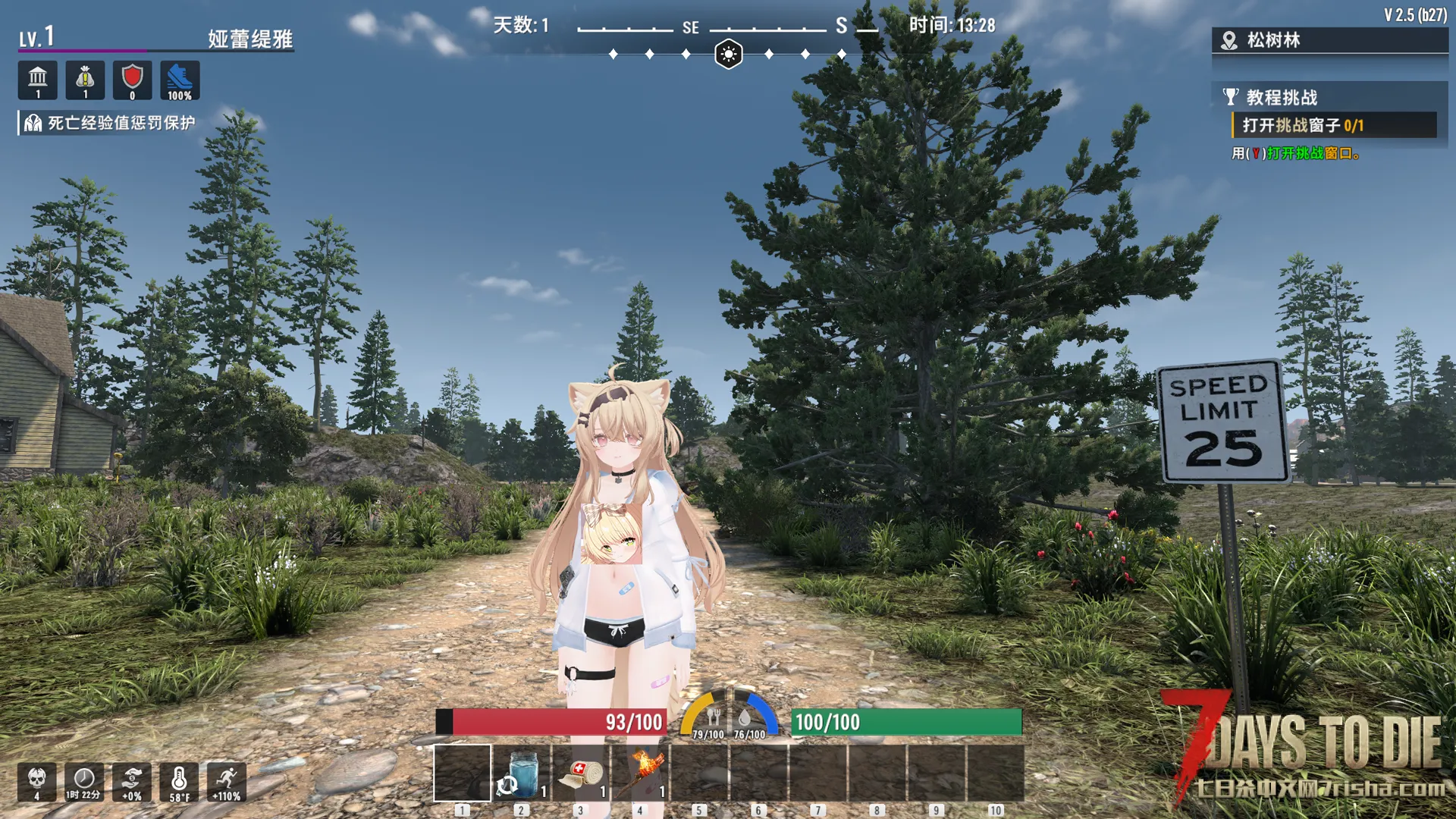The height and width of the screenshot is (819, 1456).
Task: Select the water jar hotbar slot
Action: pyautogui.click(x=522, y=773)
